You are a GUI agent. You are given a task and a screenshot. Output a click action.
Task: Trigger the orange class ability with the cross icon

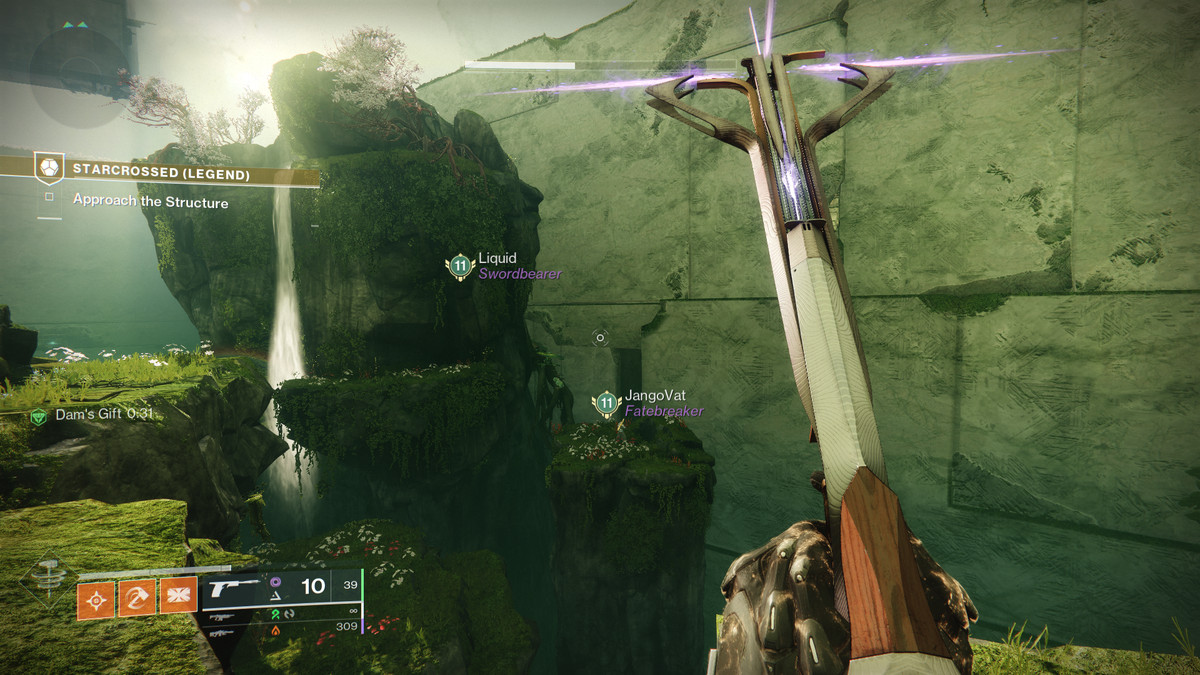tap(178, 599)
